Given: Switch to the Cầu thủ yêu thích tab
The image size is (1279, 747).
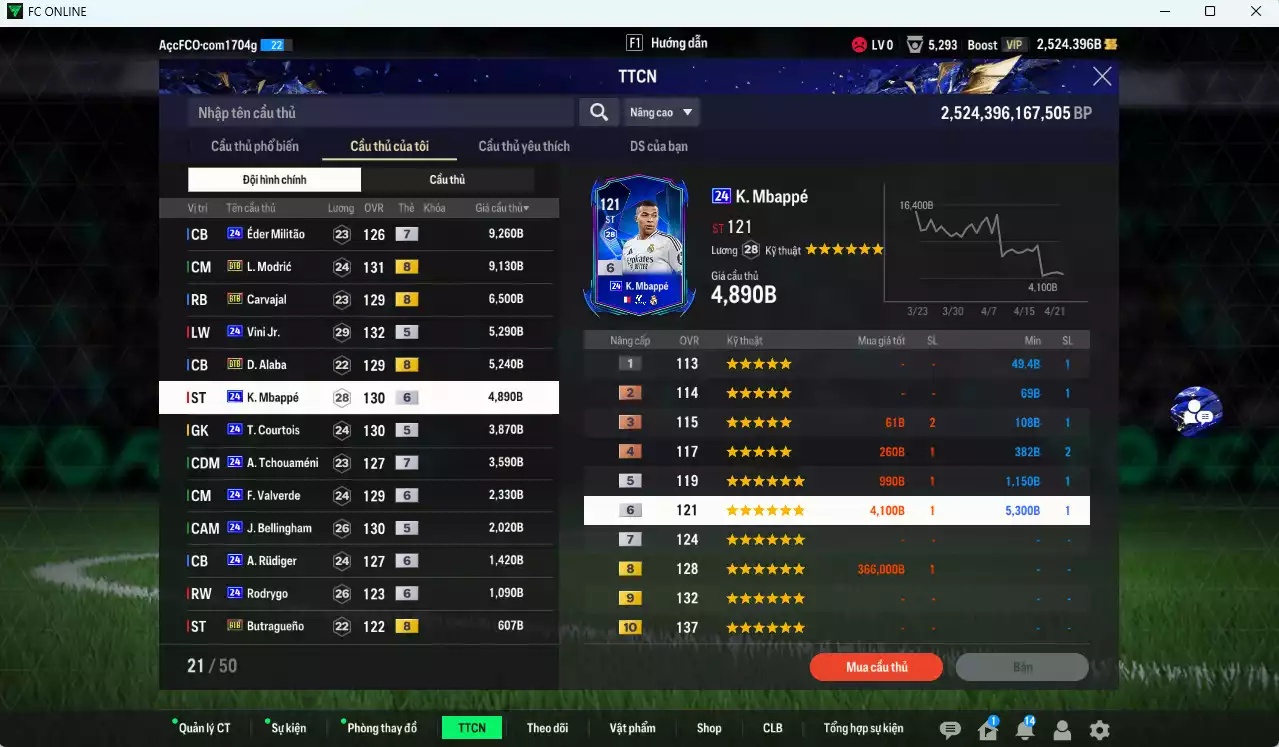Looking at the screenshot, I should [524, 146].
